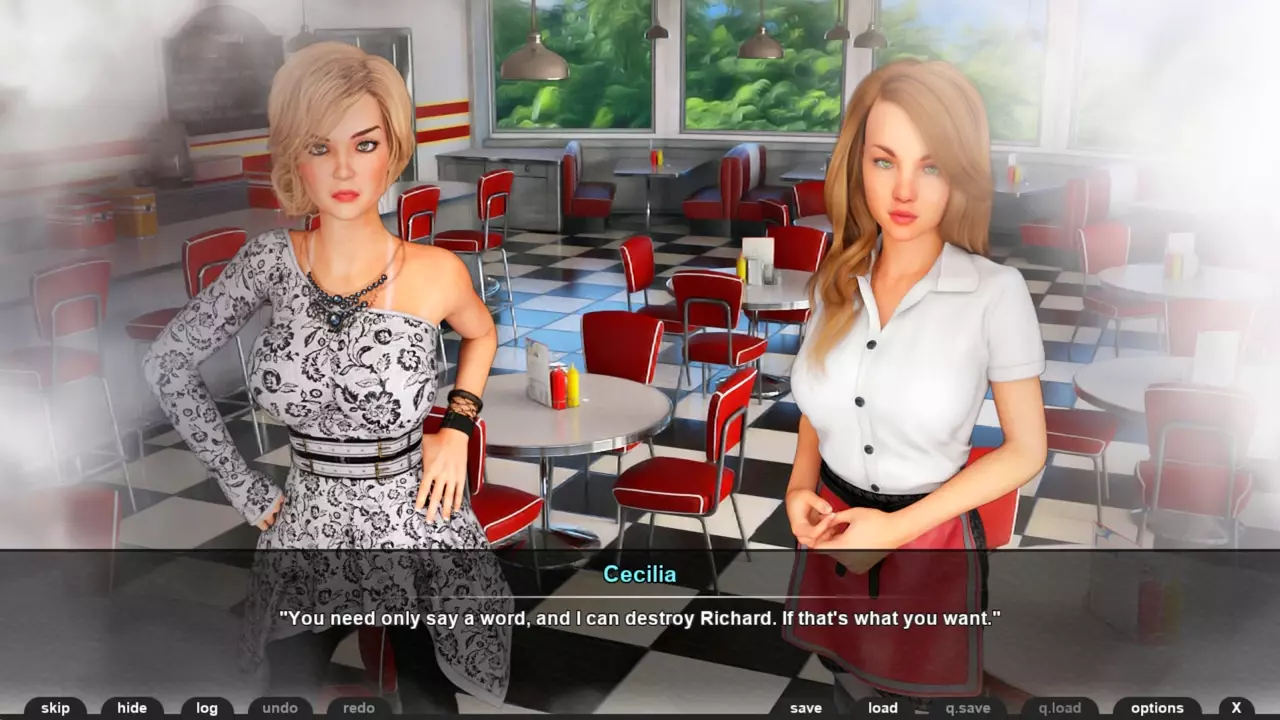Image resolution: width=1280 pixels, height=720 pixels.
Task: Quick save with q.save
Action: (968, 708)
